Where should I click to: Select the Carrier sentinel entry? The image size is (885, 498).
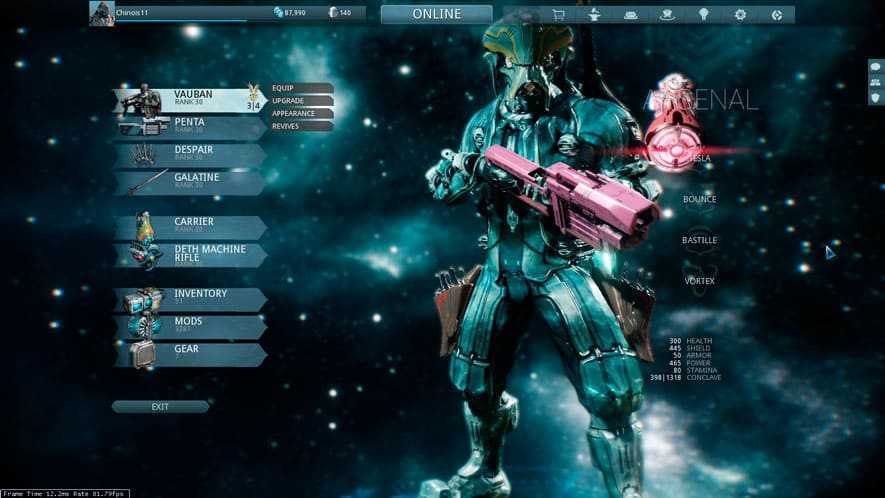coord(190,226)
